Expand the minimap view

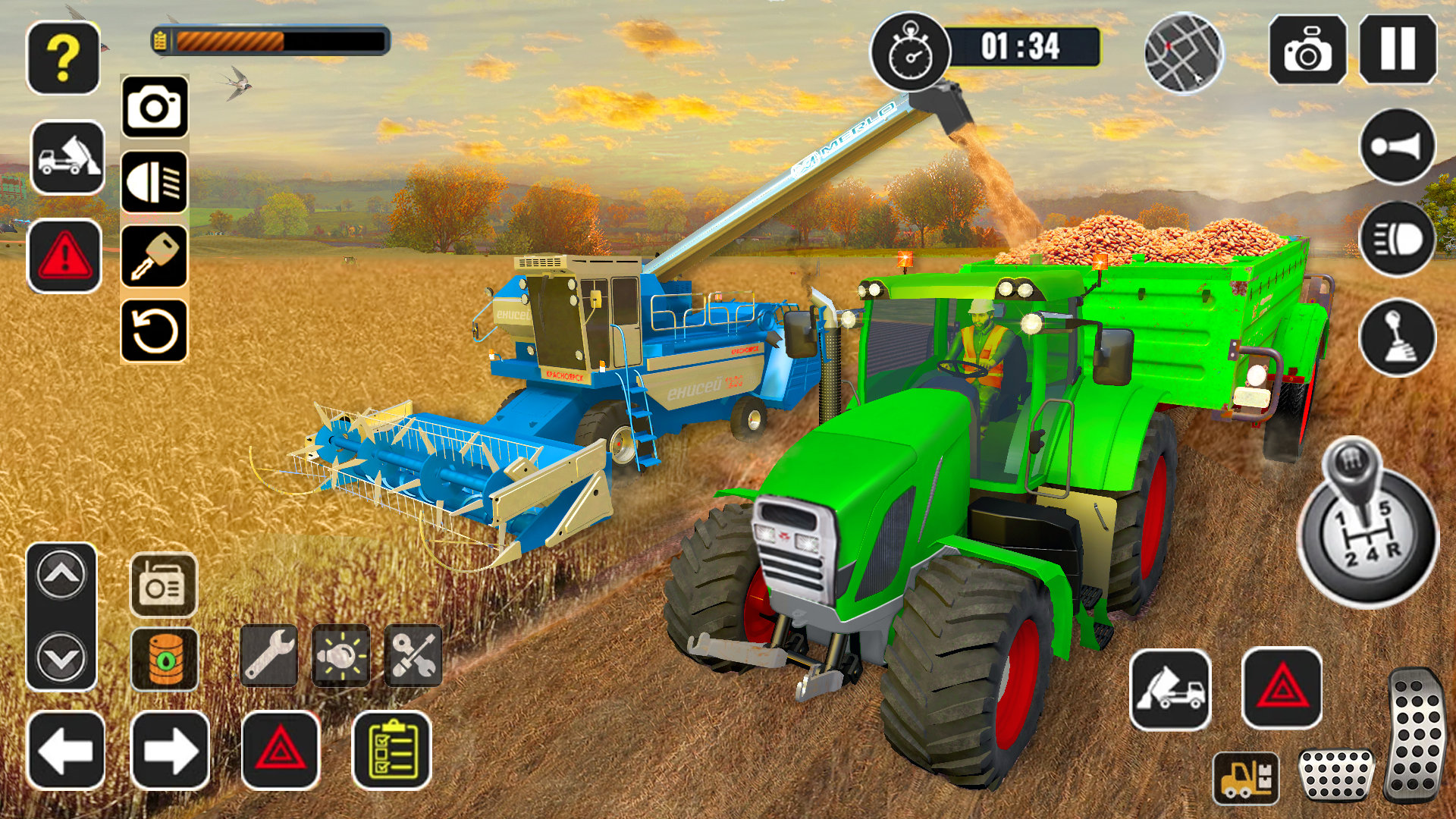(x=1186, y=55)
